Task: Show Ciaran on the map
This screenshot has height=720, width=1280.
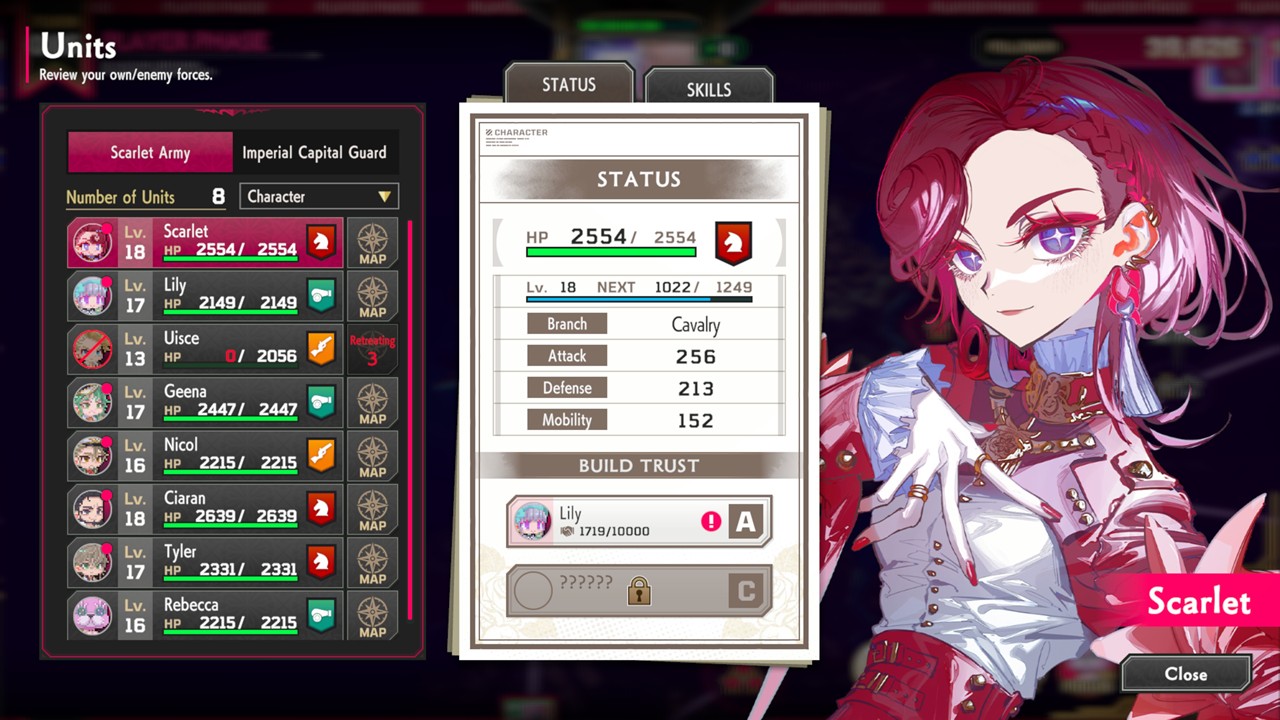Action: (373, 509)
